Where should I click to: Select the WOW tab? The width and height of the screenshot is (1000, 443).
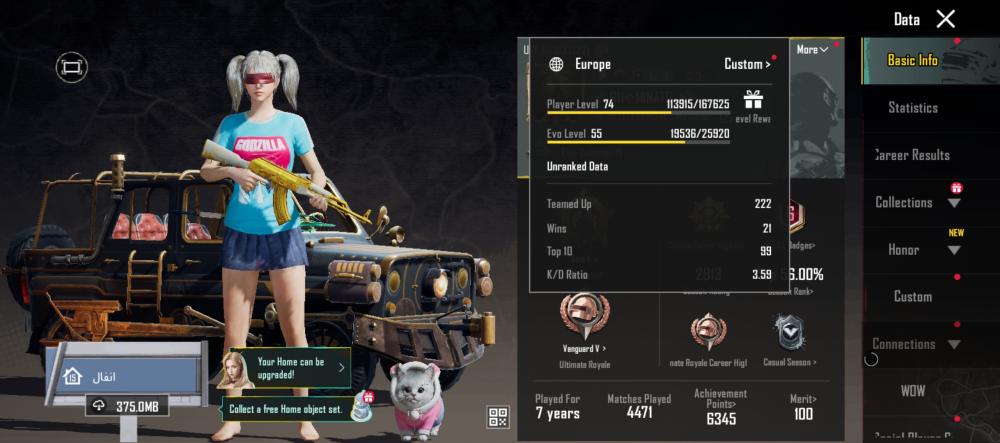912,391
